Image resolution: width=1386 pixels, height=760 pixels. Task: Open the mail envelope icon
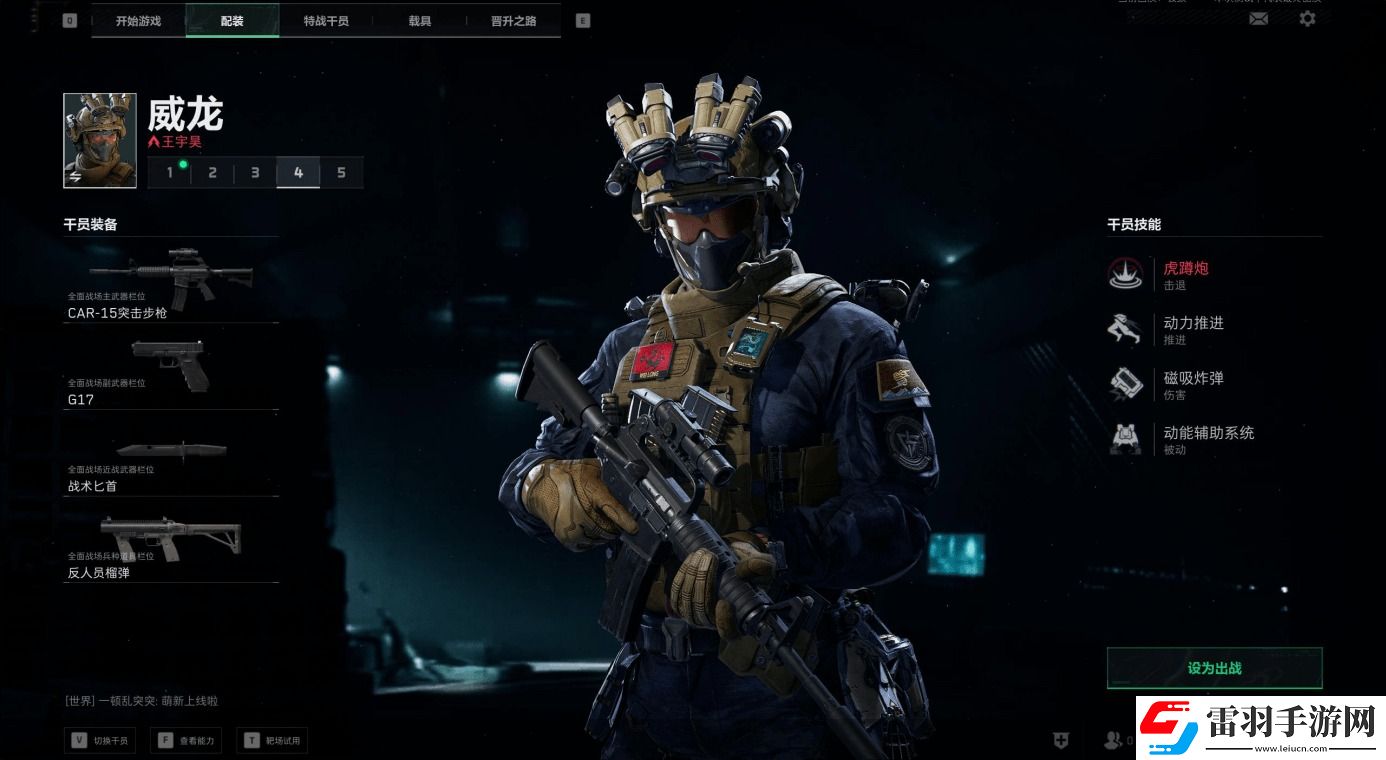(1259, 18)
